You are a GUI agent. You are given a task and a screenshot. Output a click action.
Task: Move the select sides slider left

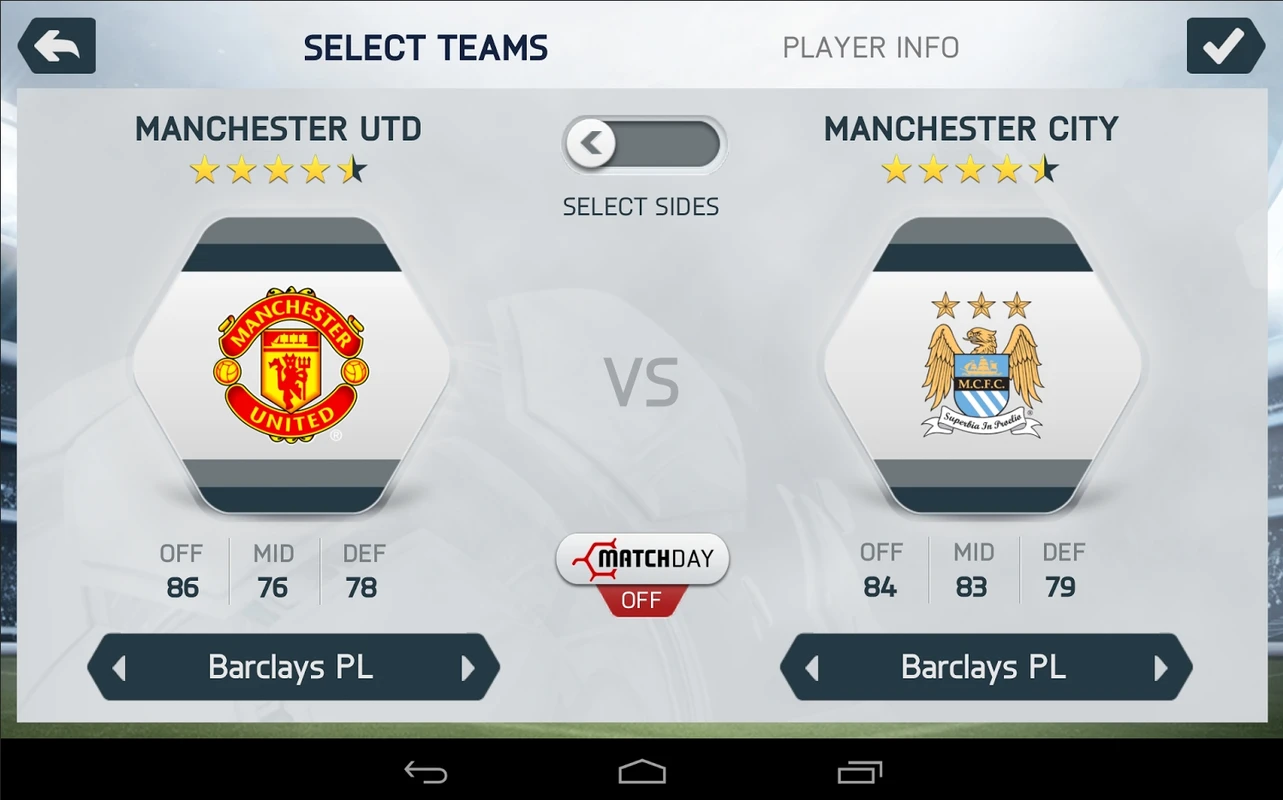(590, 143)
